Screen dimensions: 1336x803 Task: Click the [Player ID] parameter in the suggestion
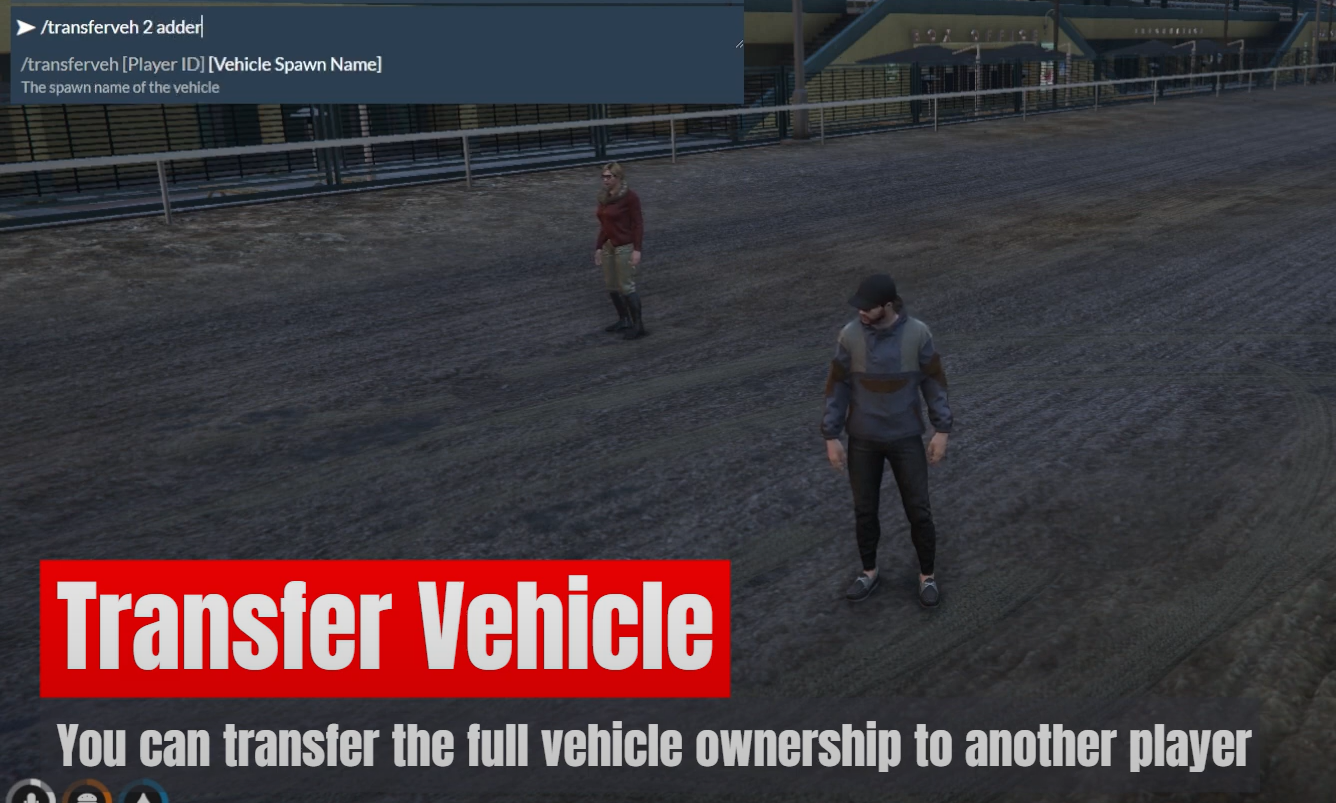click(x=165, y=64)
